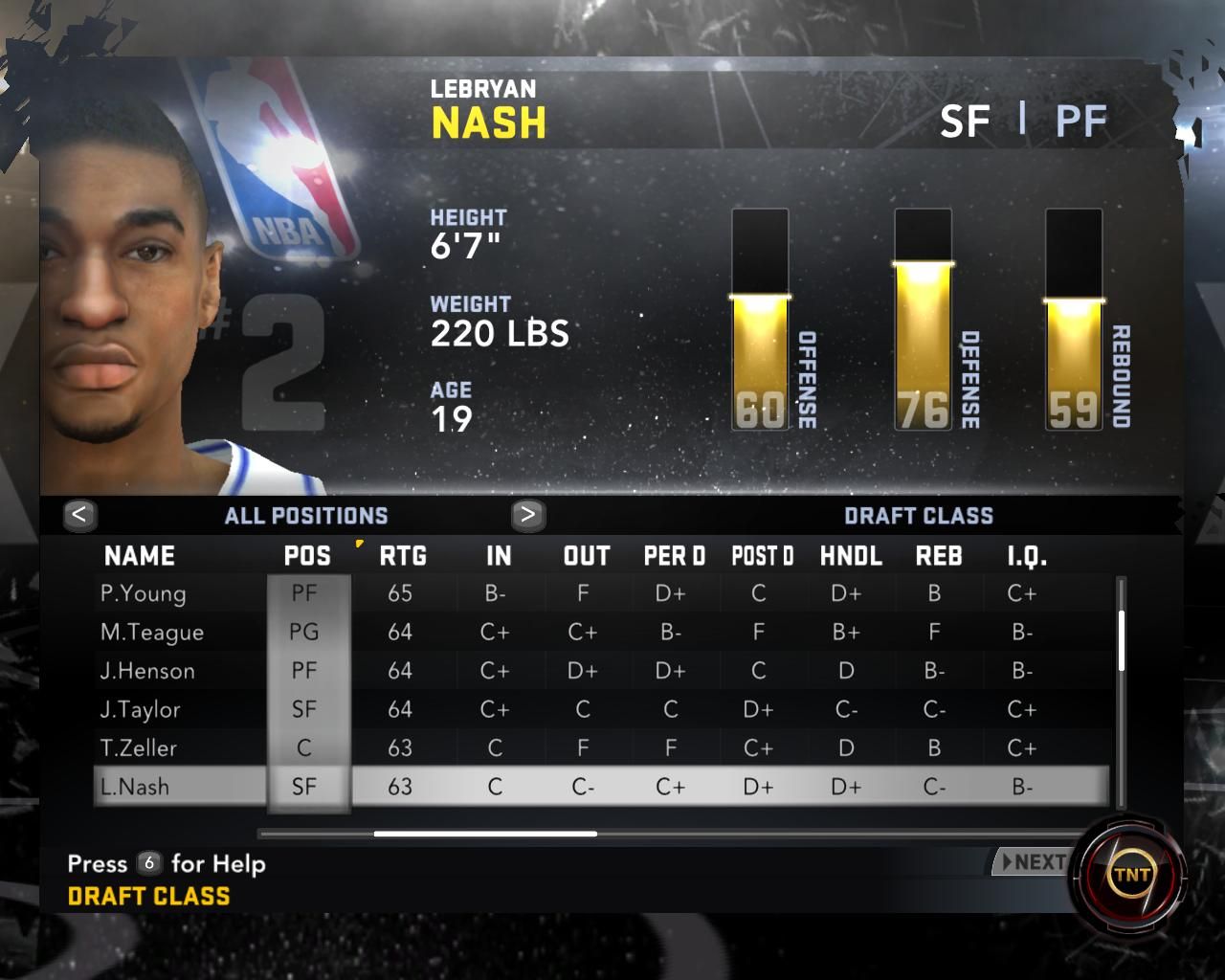The height and width of the screenshot is (980, 1225).
Task: Sort by the POST D column header
Action: pos(762,556)
